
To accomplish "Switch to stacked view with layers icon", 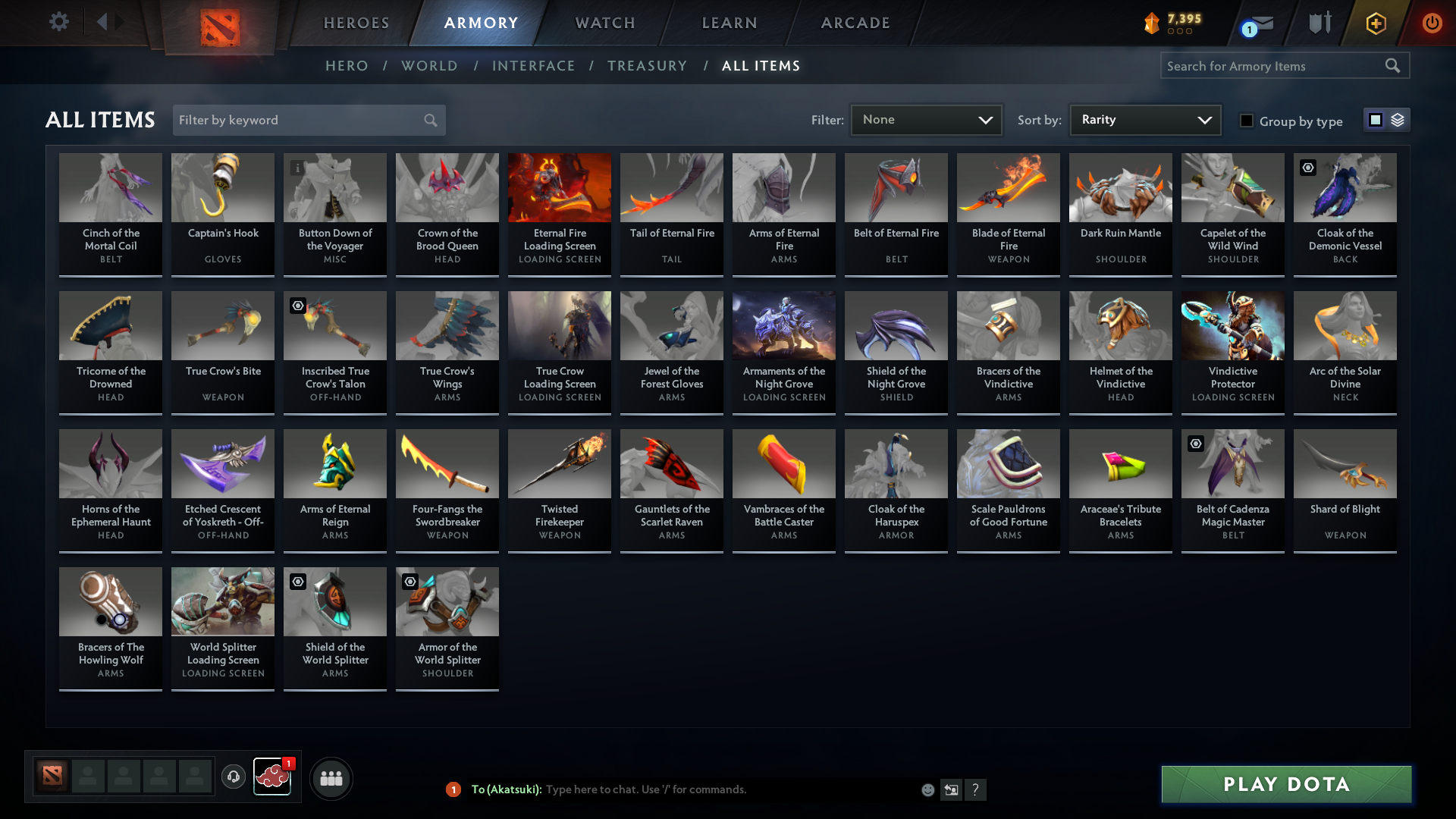I will click(x=1398, y=120).
